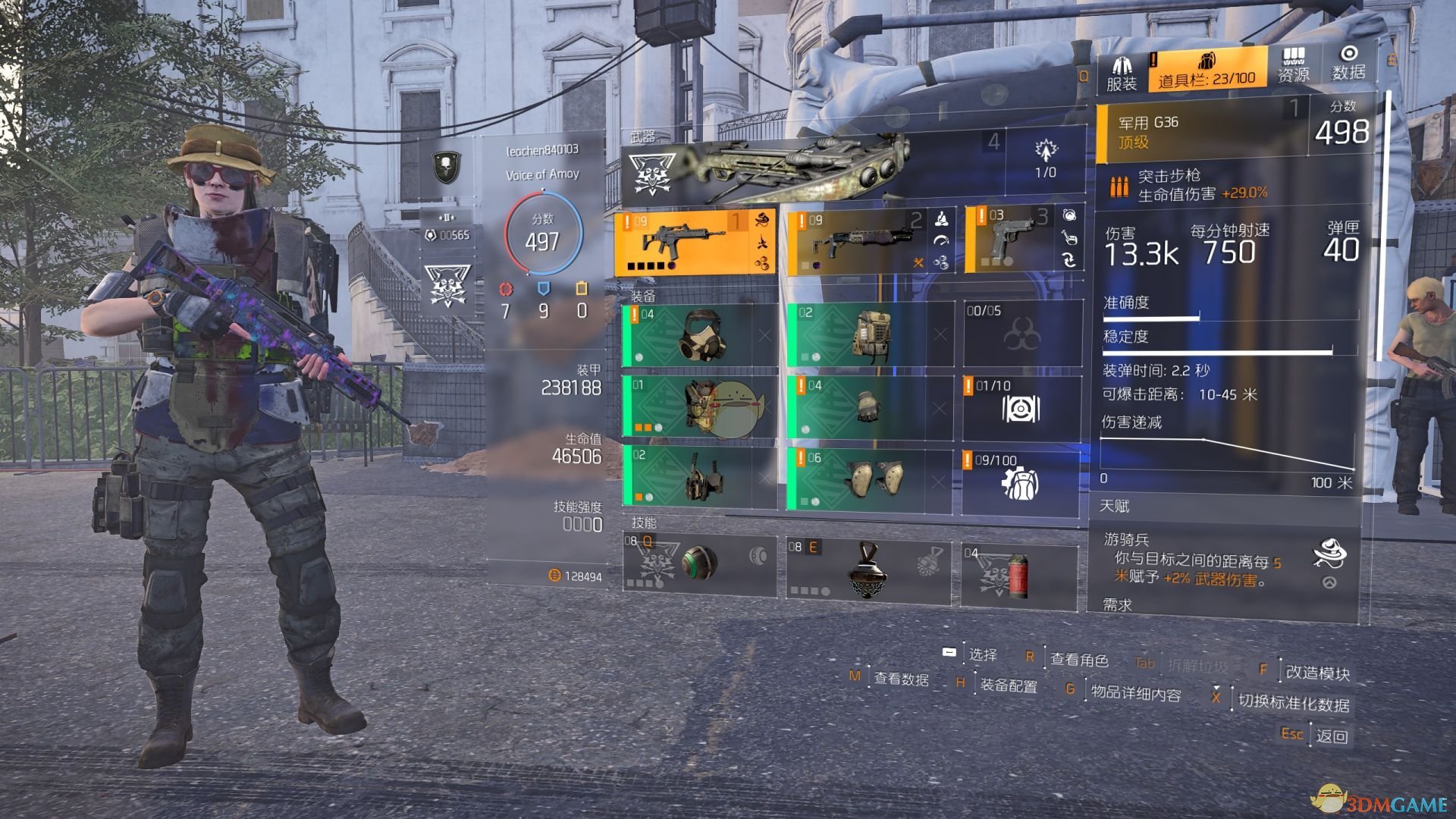Select the chest armor vest slot

699,407
